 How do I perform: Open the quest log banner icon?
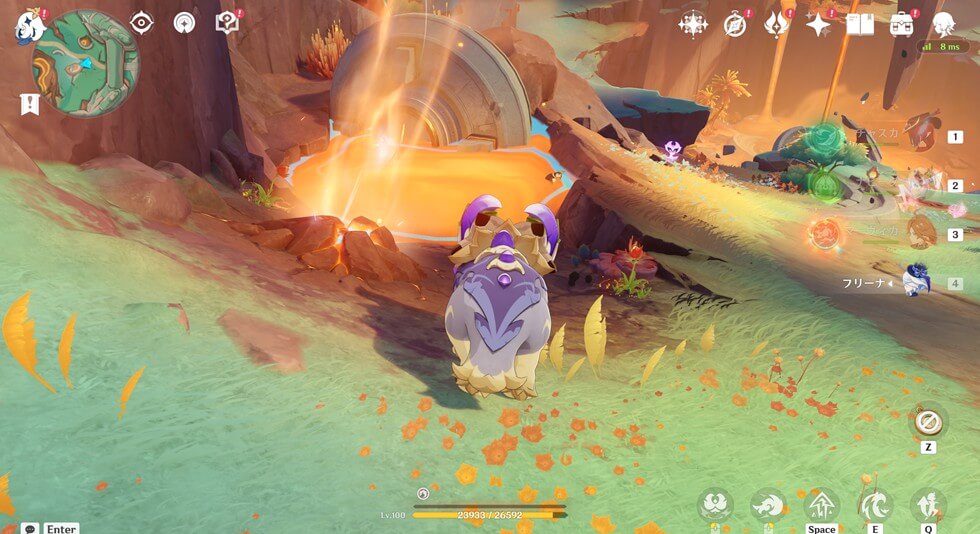pos(28,103)
